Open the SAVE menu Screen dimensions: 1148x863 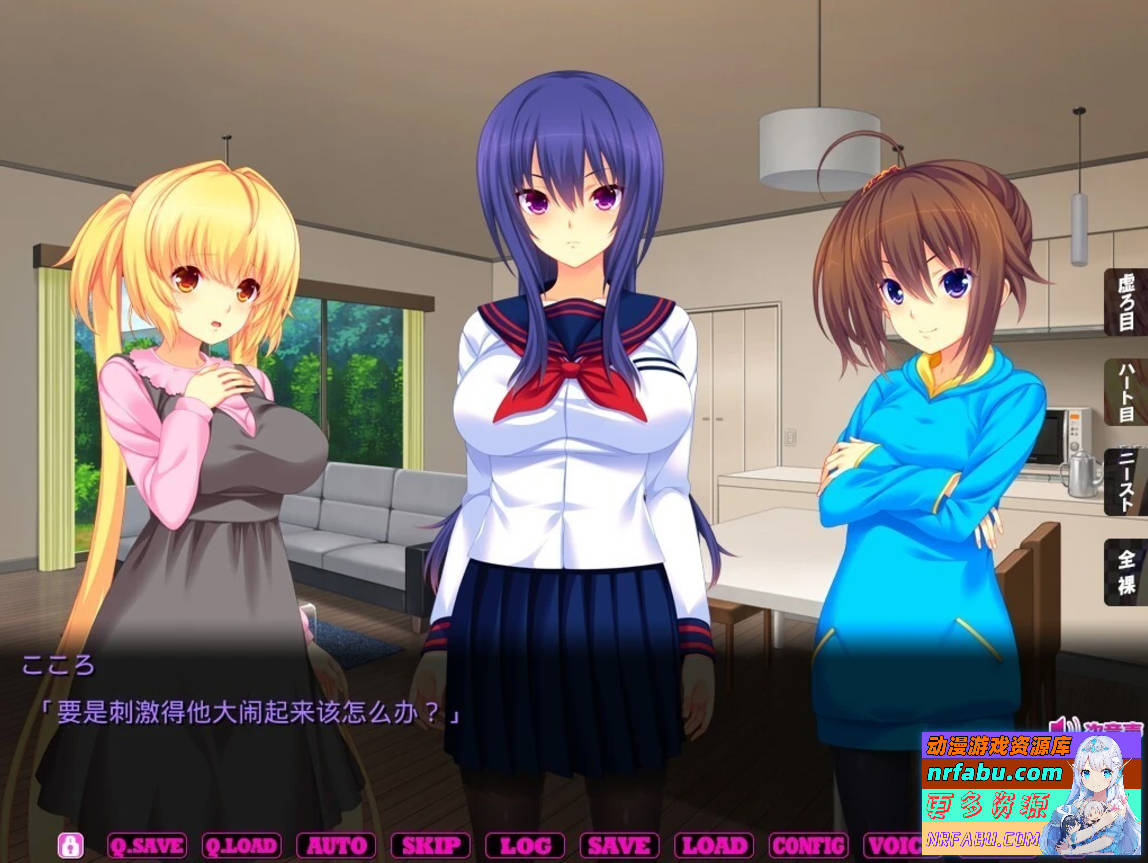tap(619, 845)
